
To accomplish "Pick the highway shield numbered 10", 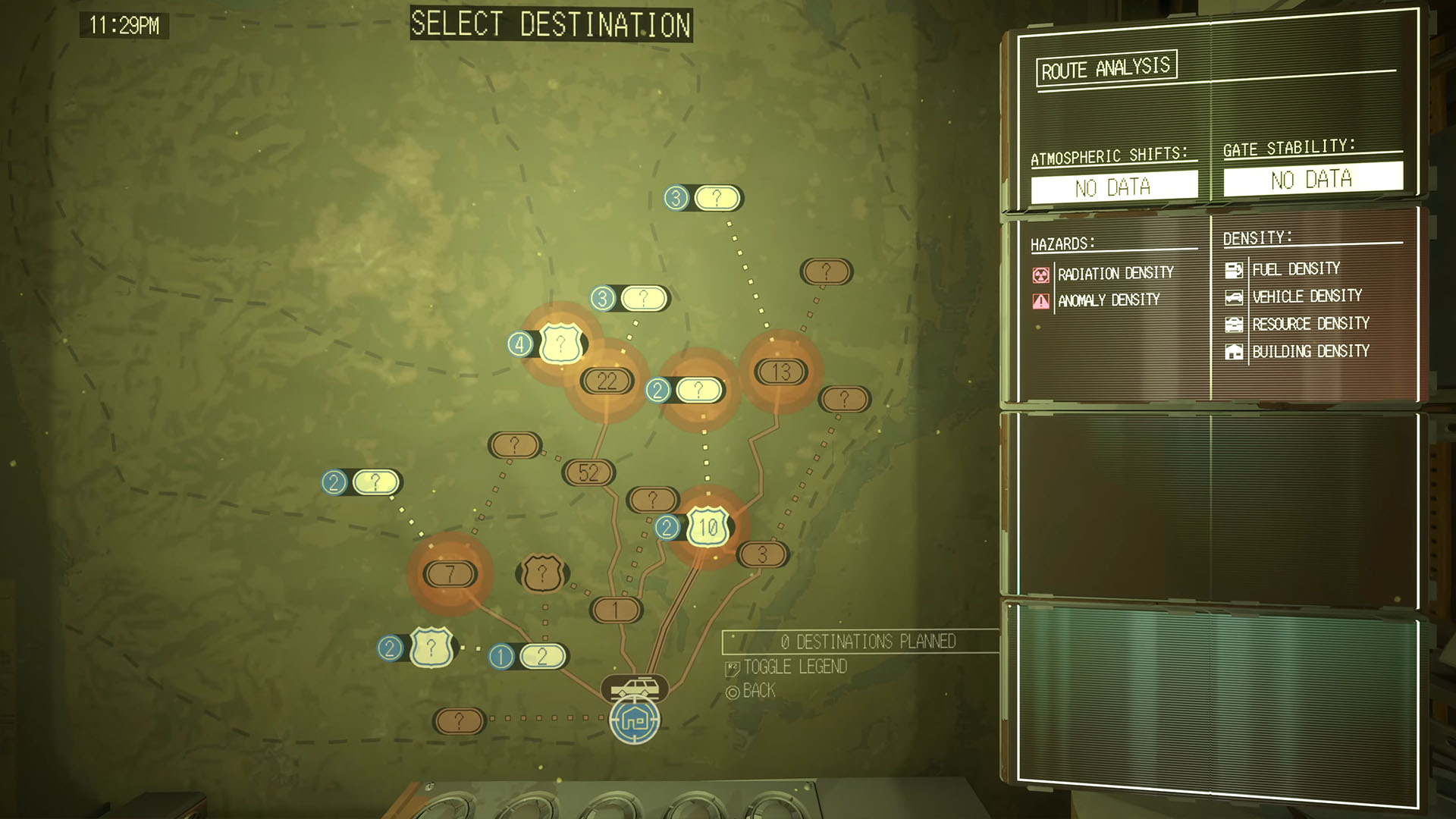I will 708,527.
